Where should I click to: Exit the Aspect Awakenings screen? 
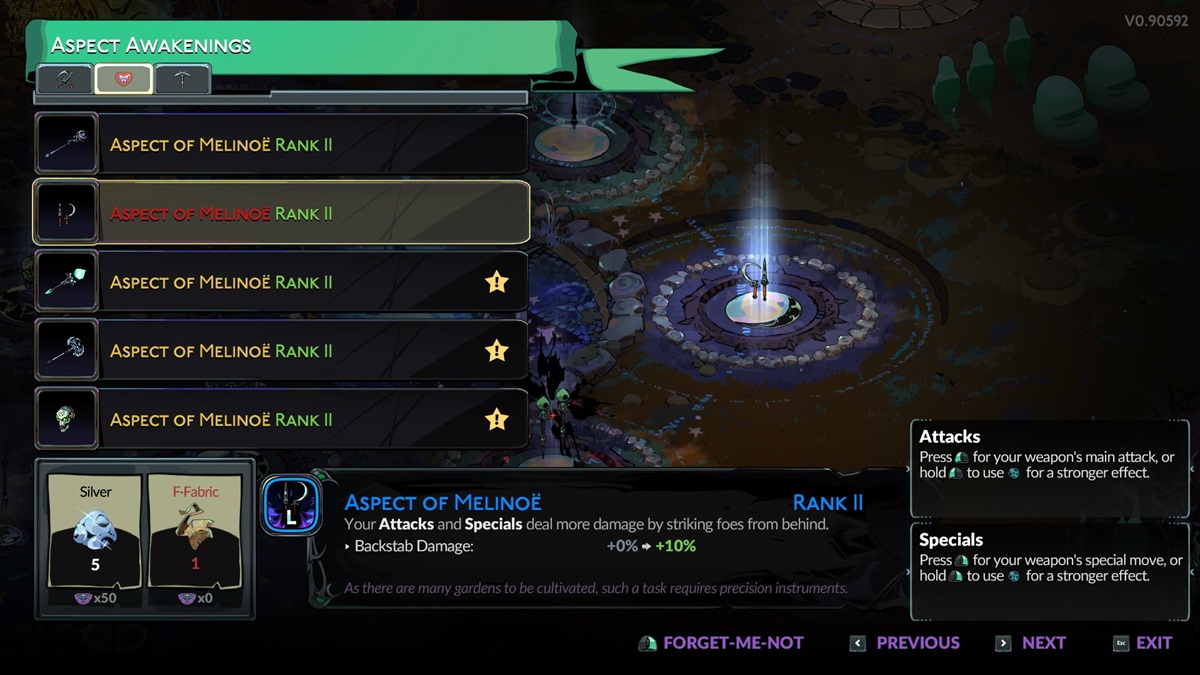click(x=1142, y=643)
